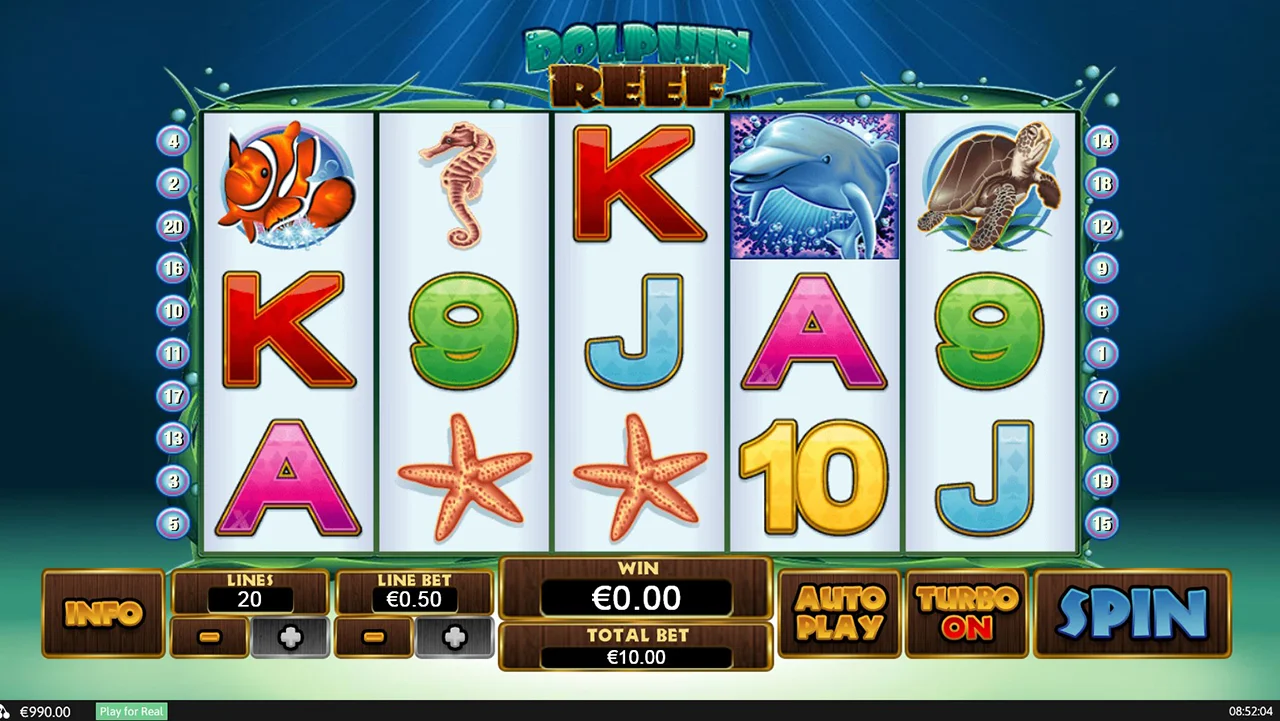Select payline bubble number 20
Image resolution: width=1280 pixels, height=721 pixels.
[x=173, y=226]
